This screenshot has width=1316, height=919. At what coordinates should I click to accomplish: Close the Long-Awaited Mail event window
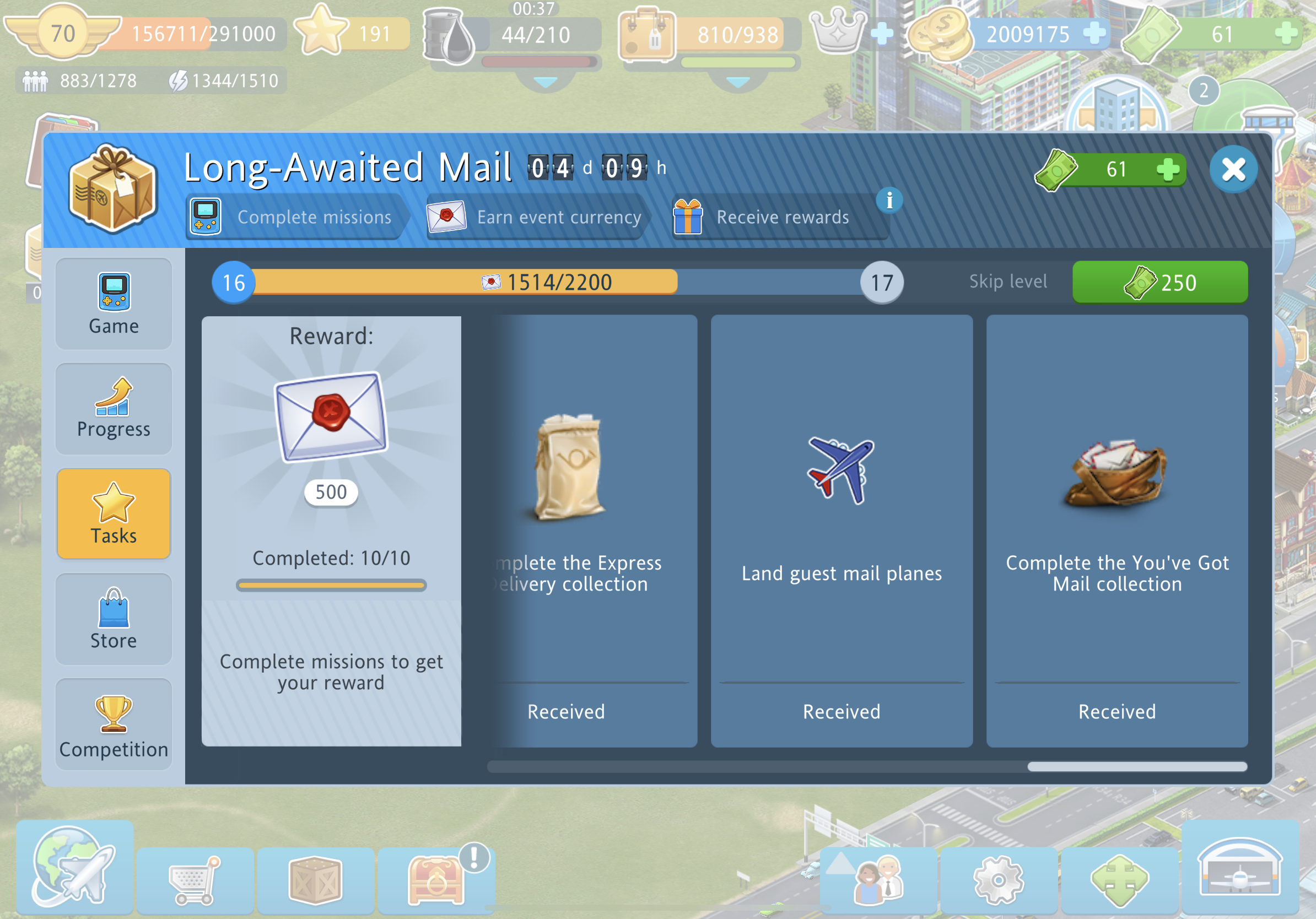click(1233, 170)
